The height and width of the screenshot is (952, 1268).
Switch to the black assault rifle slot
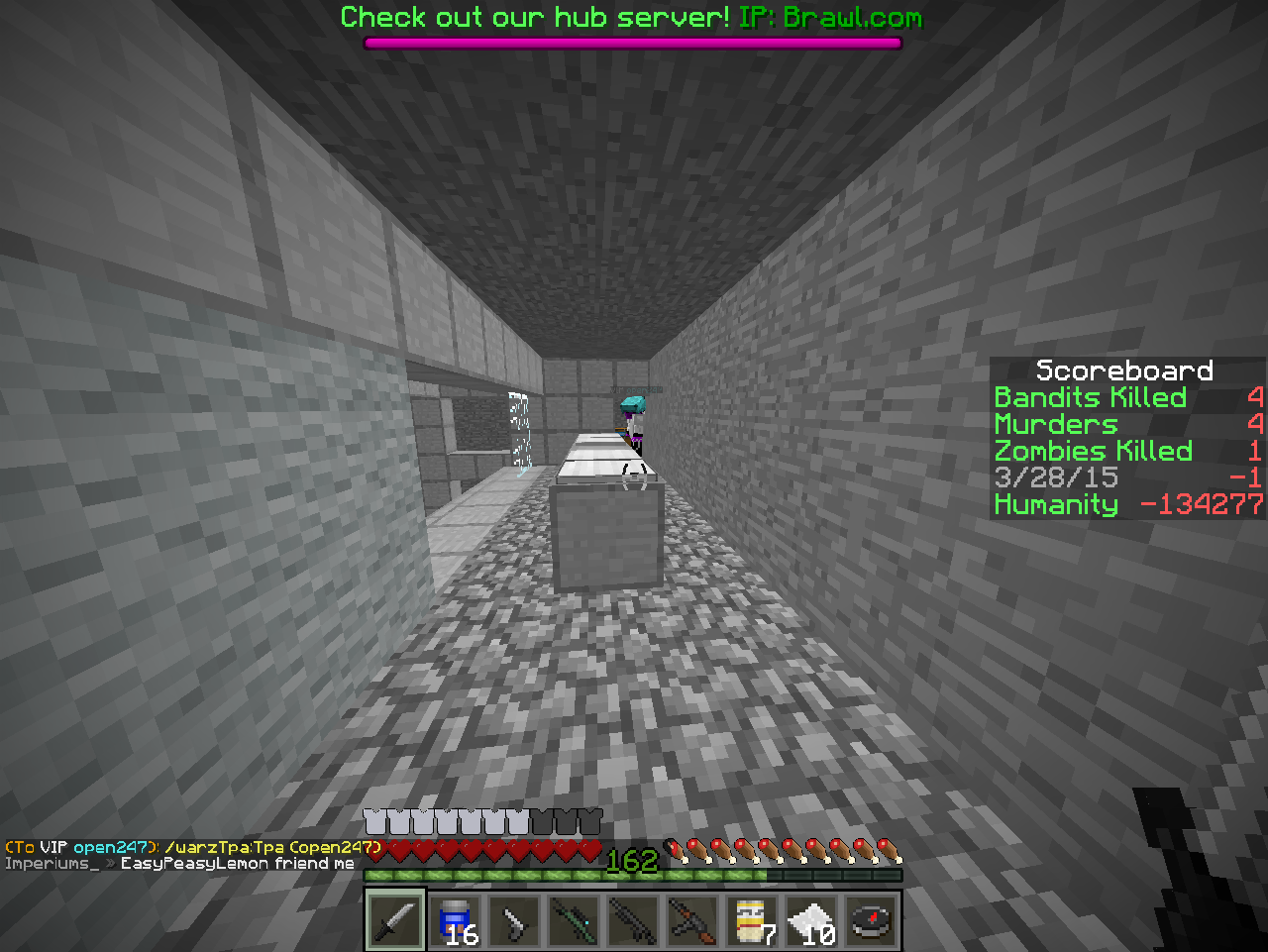[634, 920]
